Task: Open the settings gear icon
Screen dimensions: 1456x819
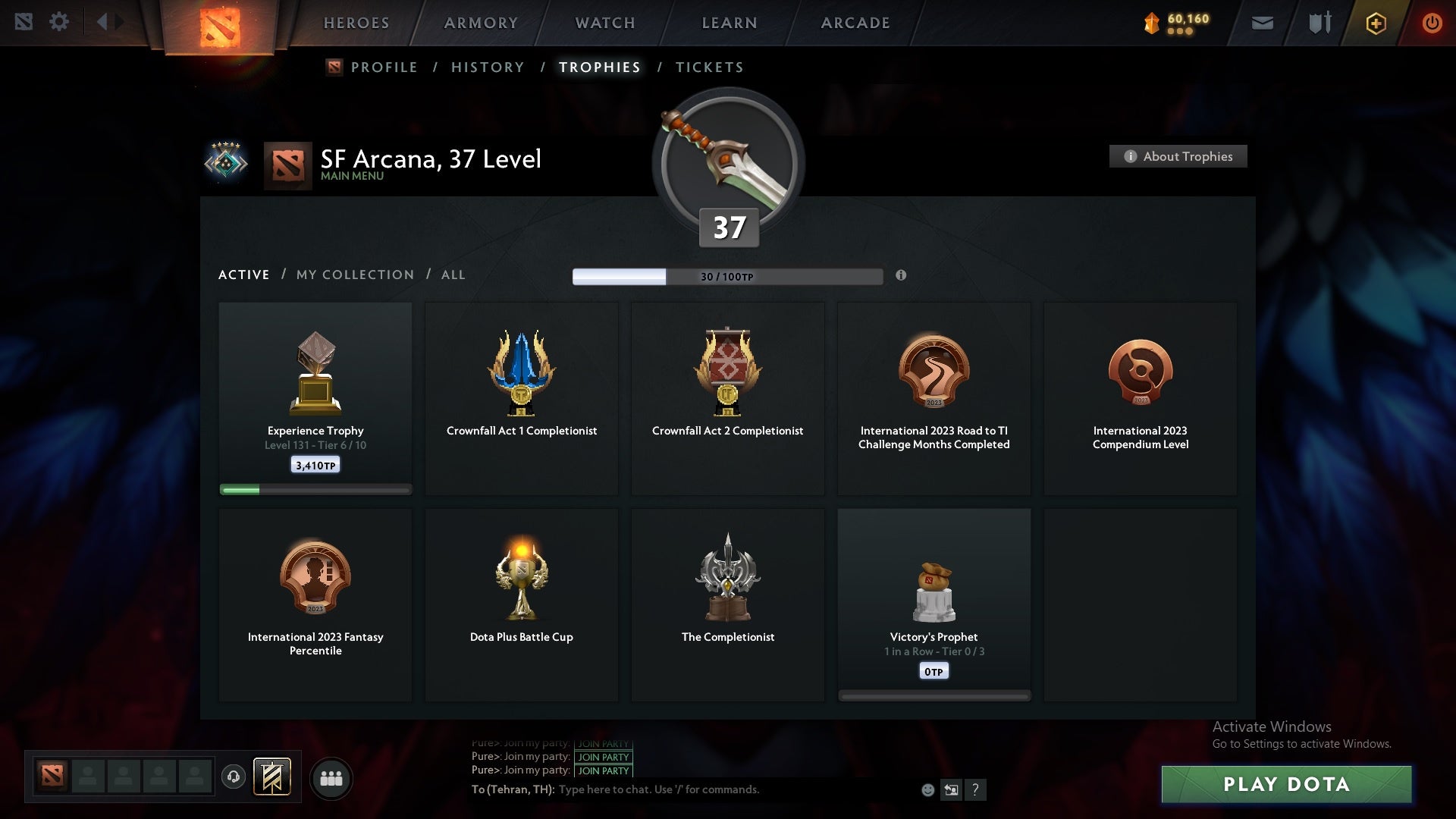Action: point(60,21)
